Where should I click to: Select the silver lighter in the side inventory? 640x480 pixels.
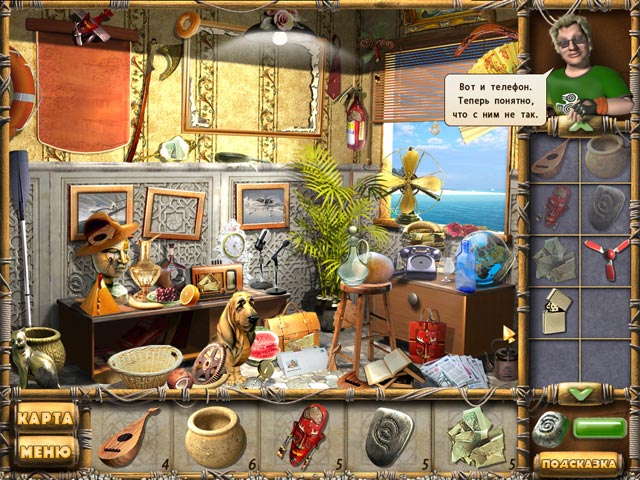[557, 311]
